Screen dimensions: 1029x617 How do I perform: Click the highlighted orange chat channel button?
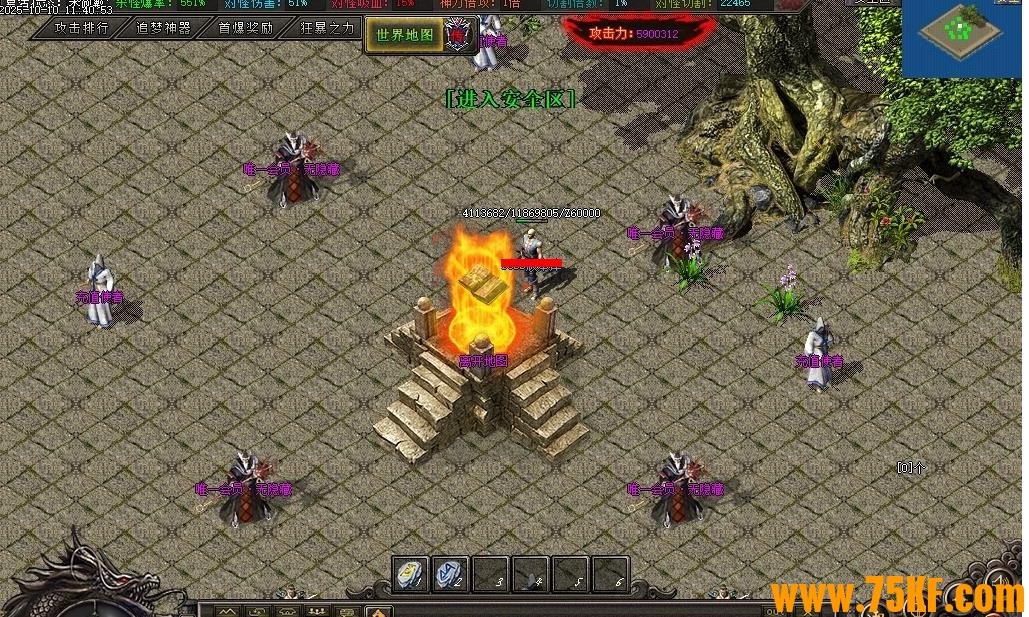tap(378, 611)
